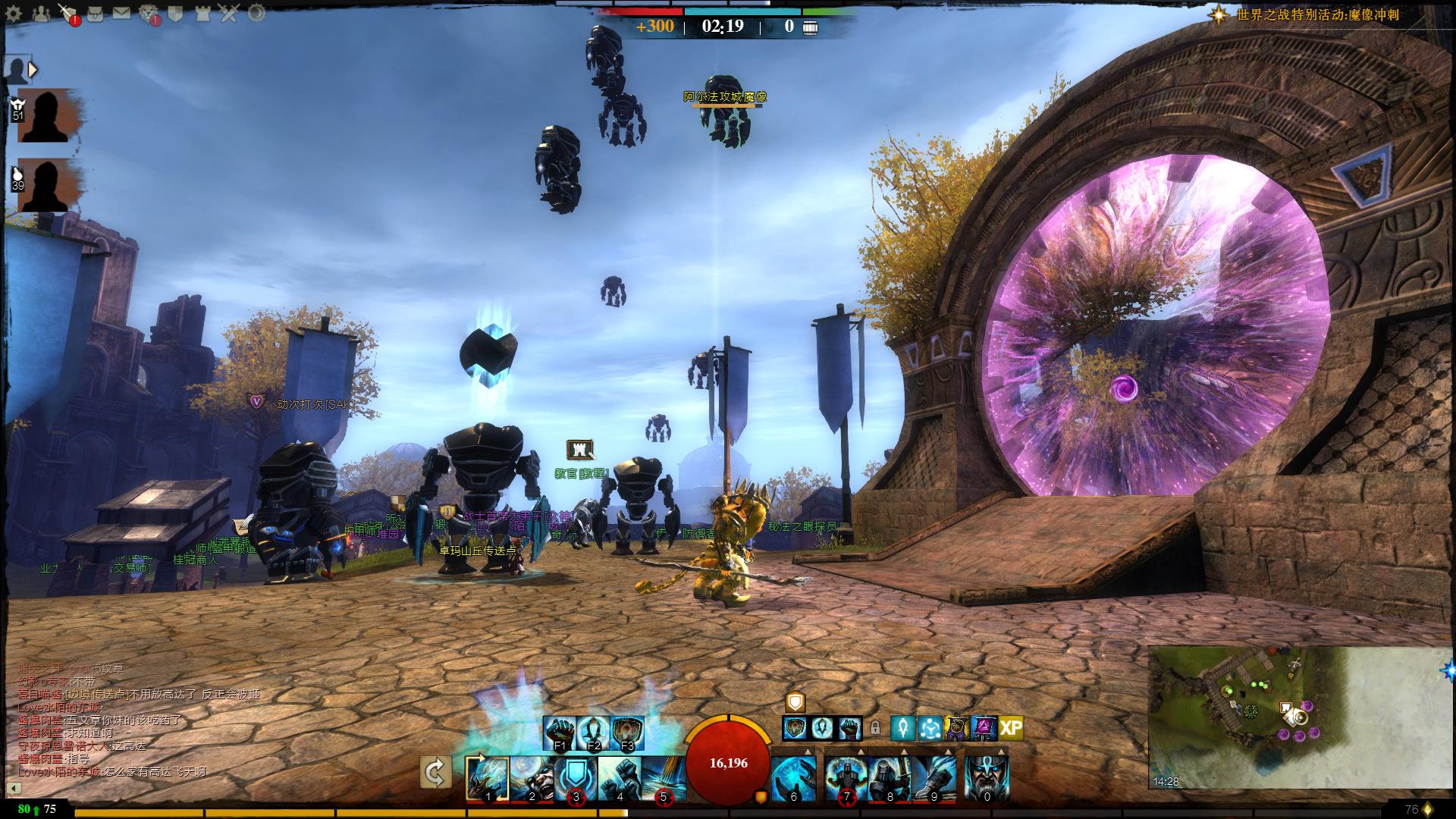
Task: Open the mail envelope
Action: 121,13
